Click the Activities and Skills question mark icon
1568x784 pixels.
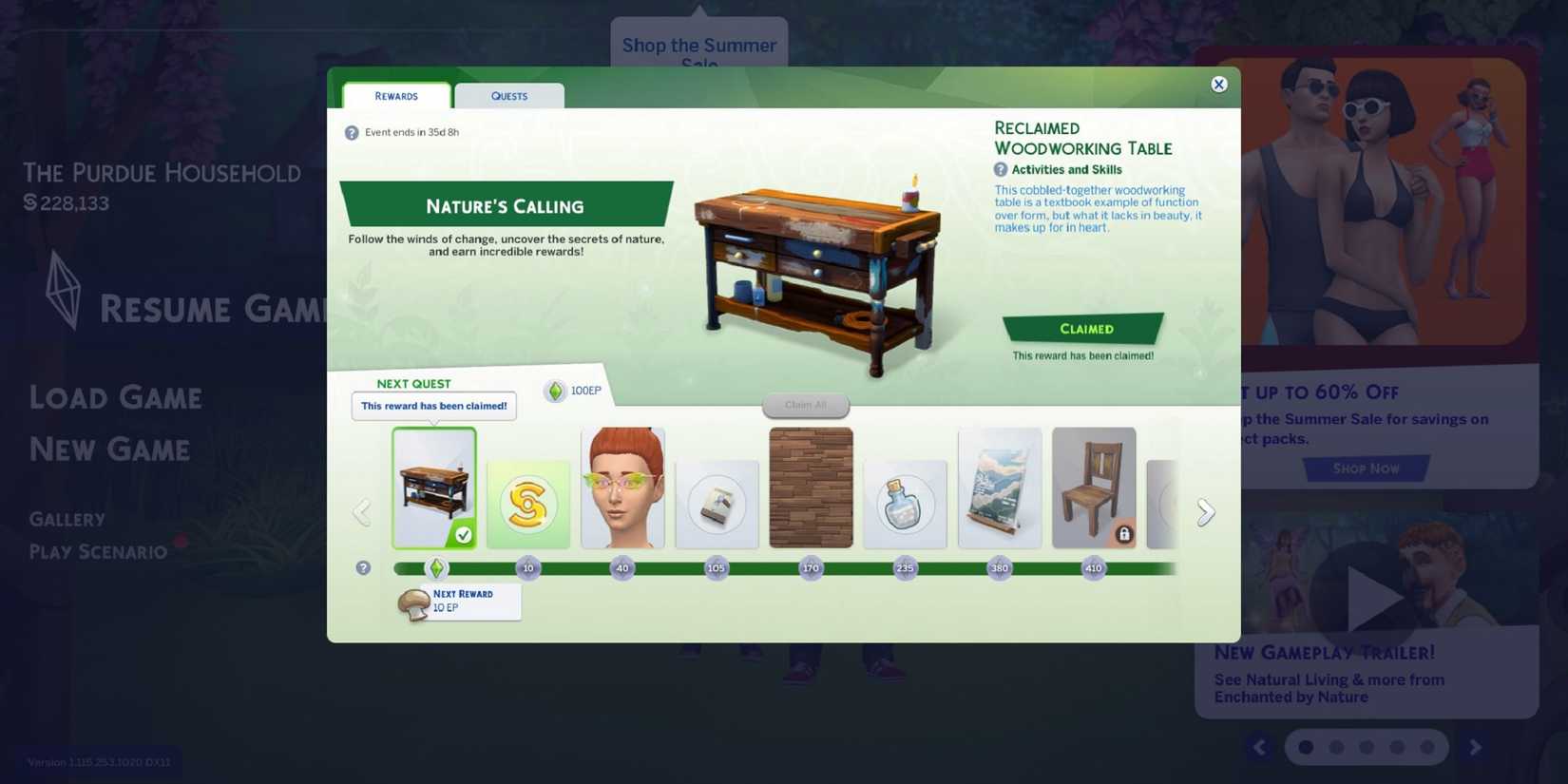1000,169
